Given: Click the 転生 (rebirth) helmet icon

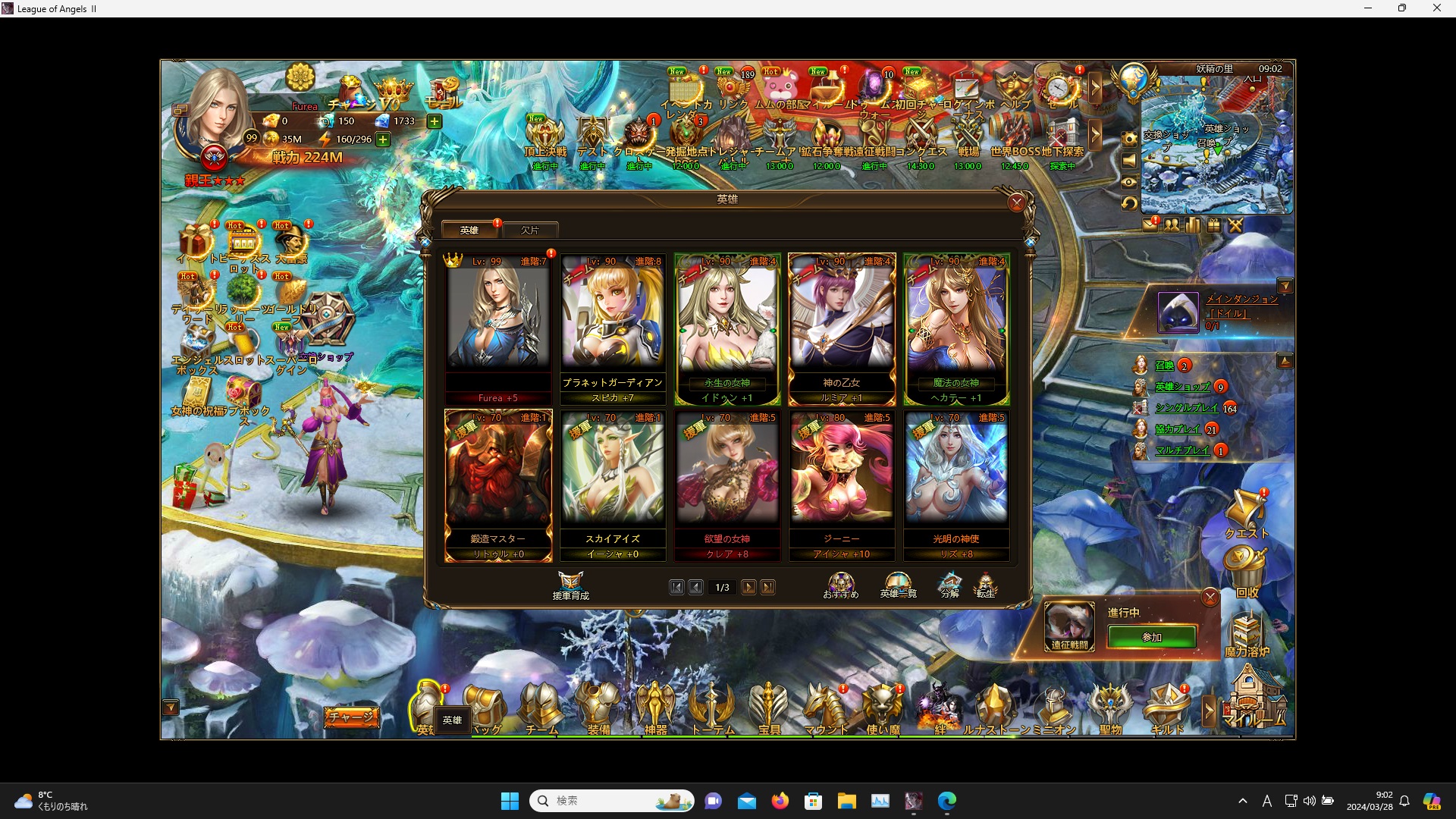Looking at the screenshot, I should click(x=986, y=584).
